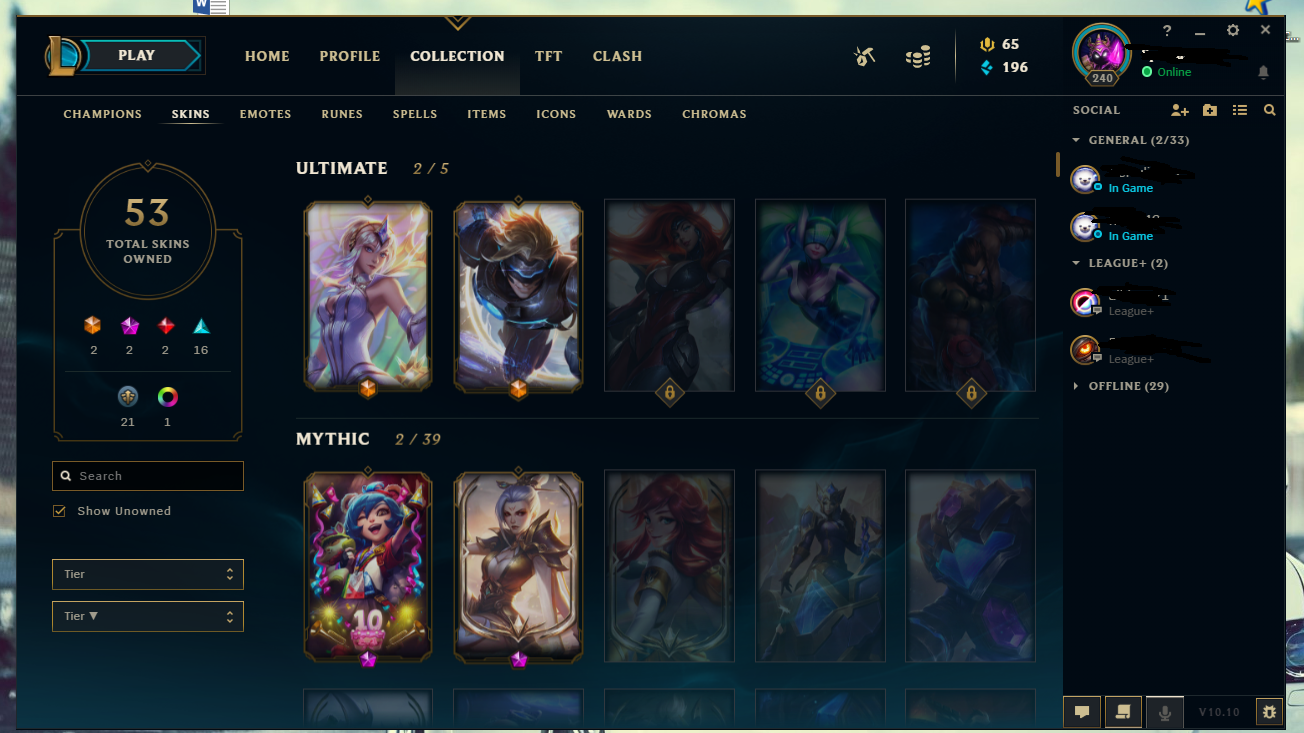The height and width of the screenshot is (733, 1304).
Task: Click the add friend icon
Action: (x=1180, y=110)
